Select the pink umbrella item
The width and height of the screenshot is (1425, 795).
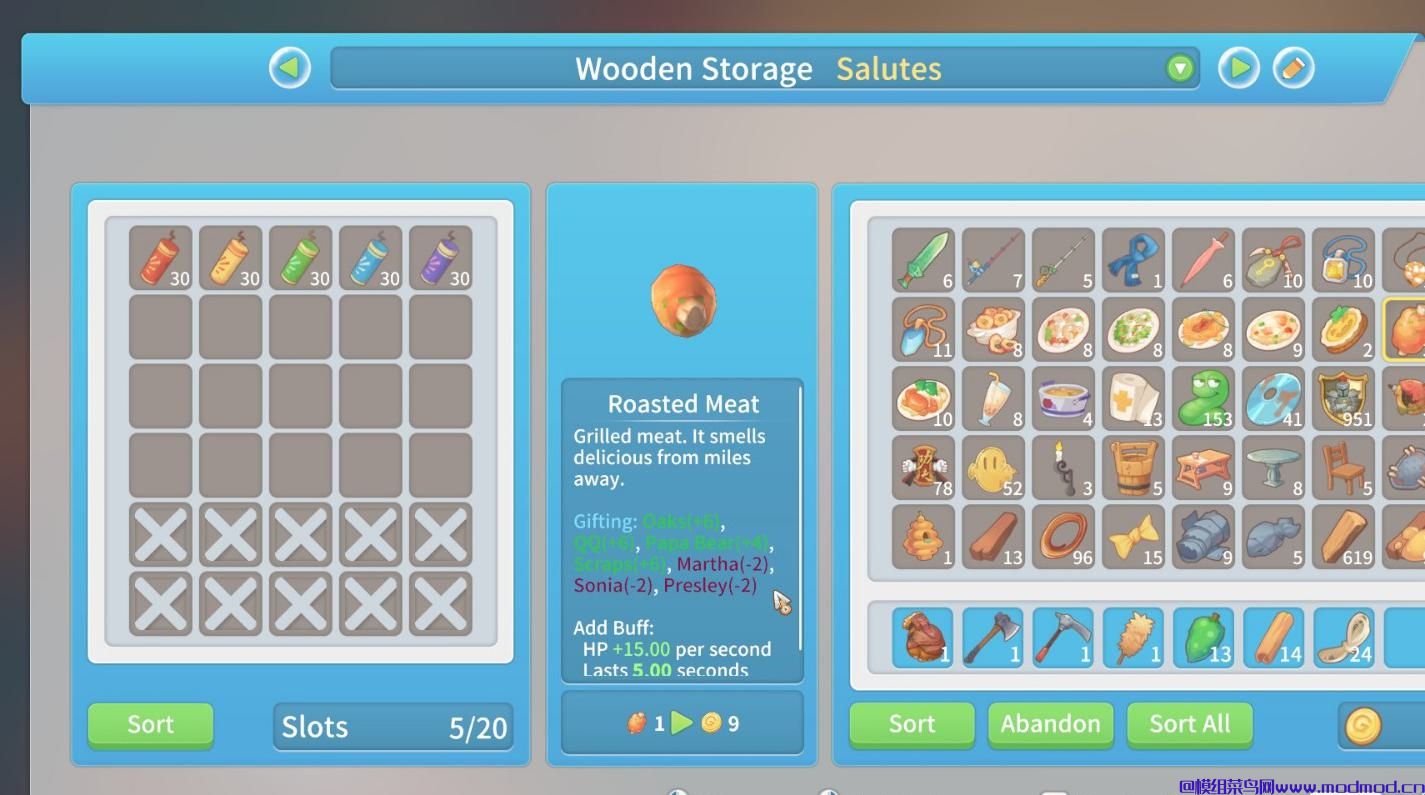[x=1203, y=259]
